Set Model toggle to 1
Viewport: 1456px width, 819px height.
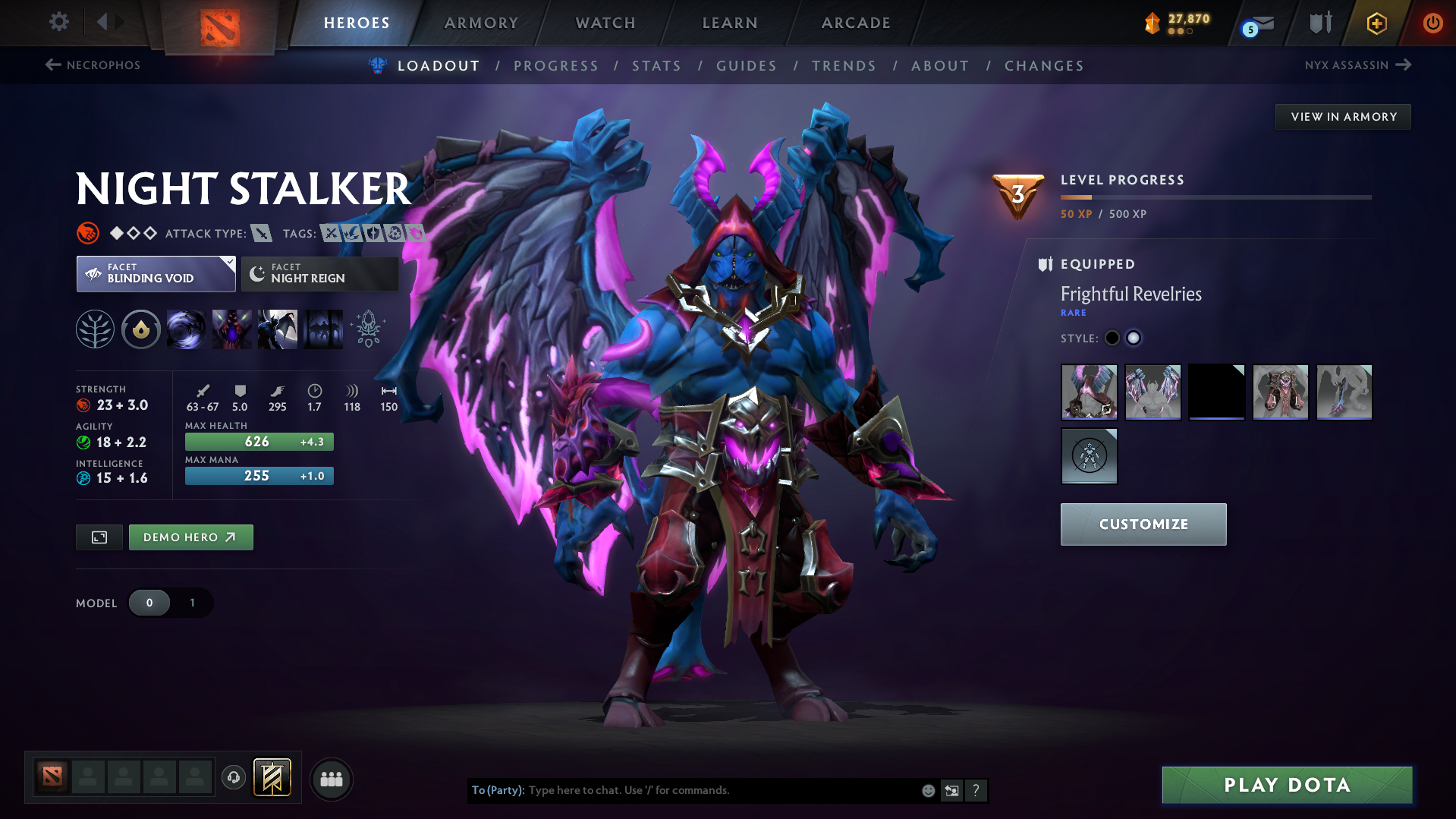(x=192, y=603)
